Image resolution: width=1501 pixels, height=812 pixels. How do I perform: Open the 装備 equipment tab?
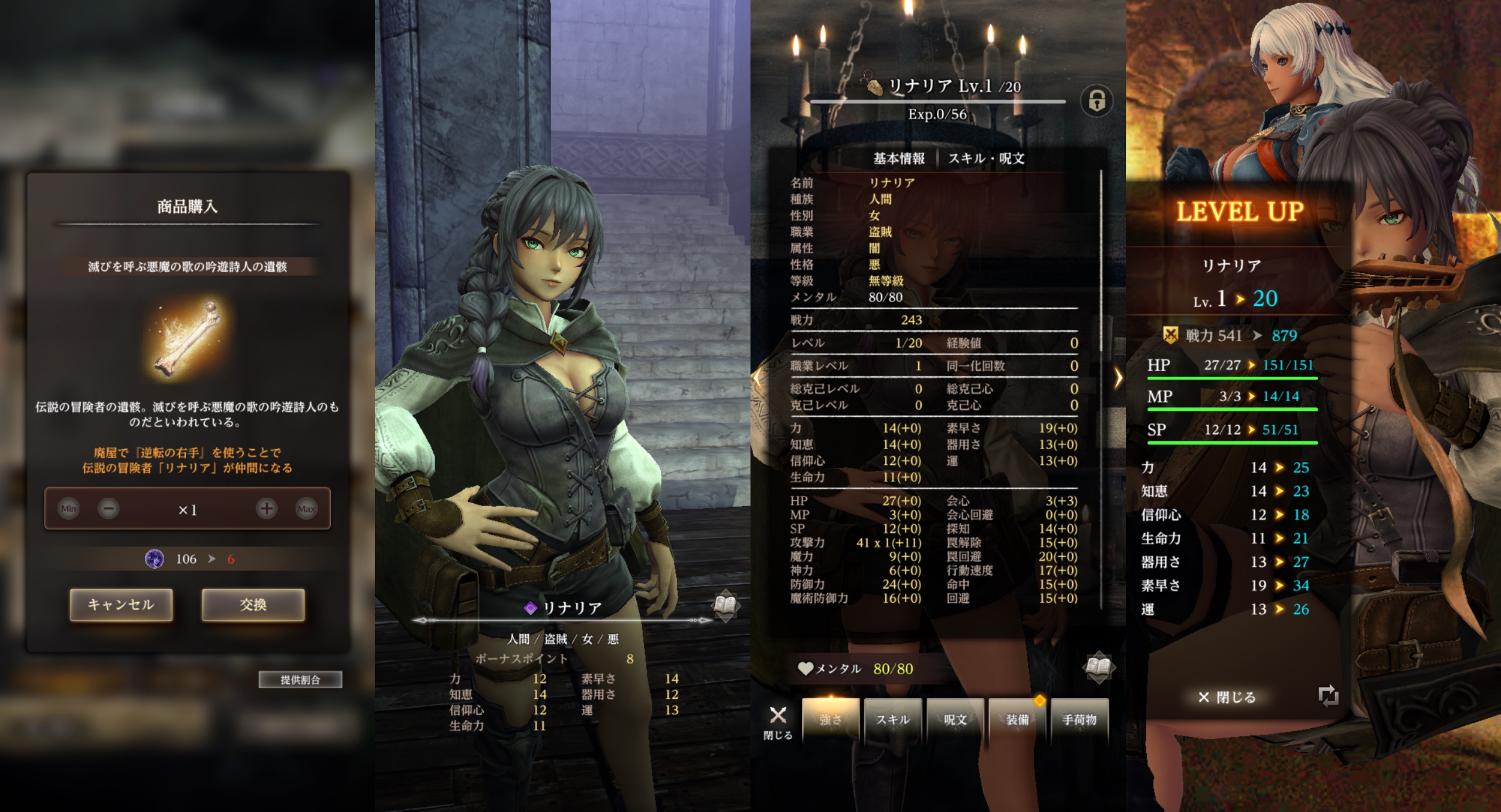click(x=1017, y=719)
